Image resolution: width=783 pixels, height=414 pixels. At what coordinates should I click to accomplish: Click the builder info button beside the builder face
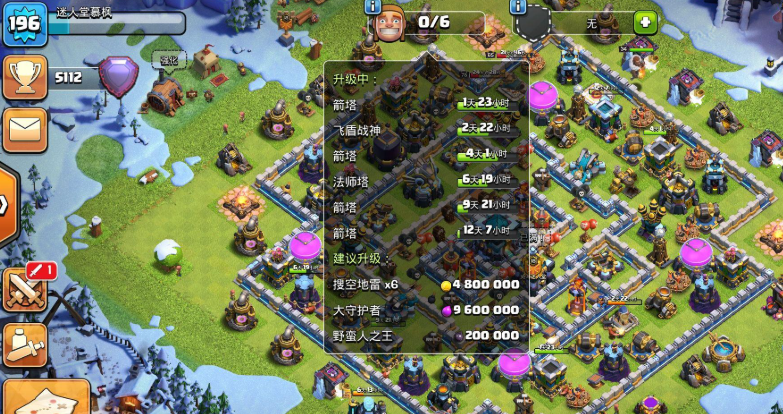pos(374,6)
